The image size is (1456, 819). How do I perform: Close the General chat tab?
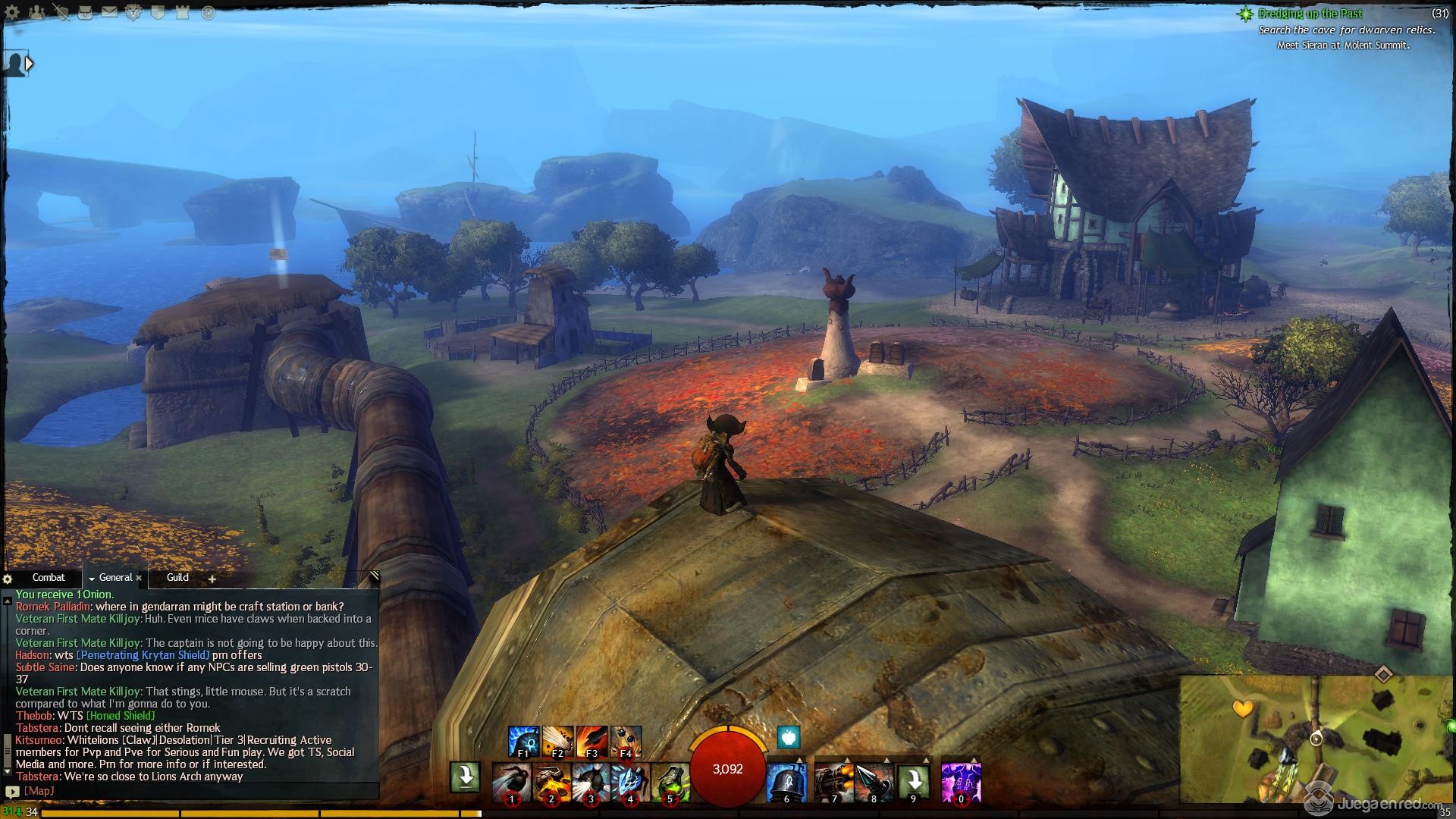point(139,579)
